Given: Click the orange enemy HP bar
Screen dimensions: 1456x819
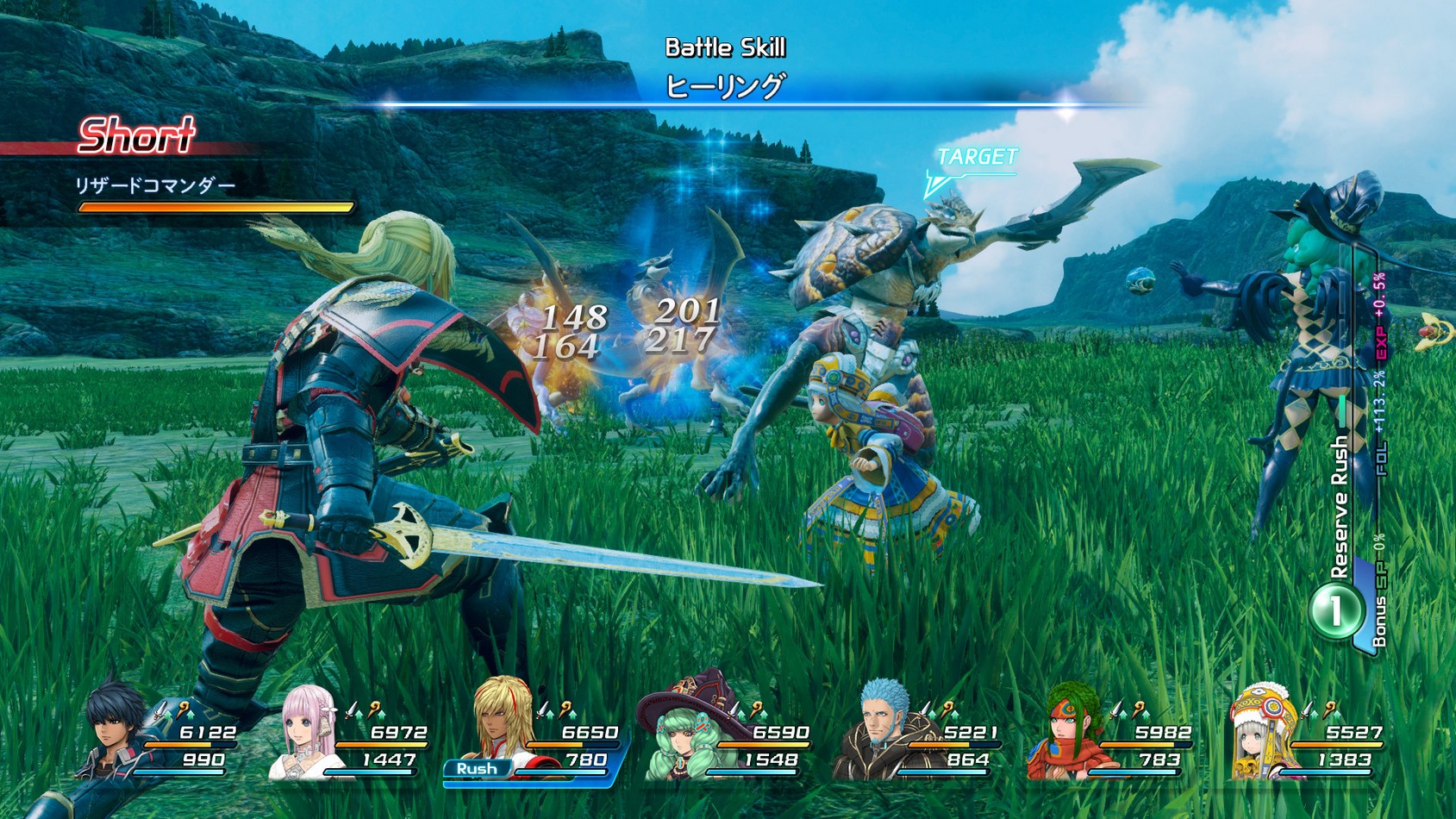Looking at the screenshot, I should [214, 207].
